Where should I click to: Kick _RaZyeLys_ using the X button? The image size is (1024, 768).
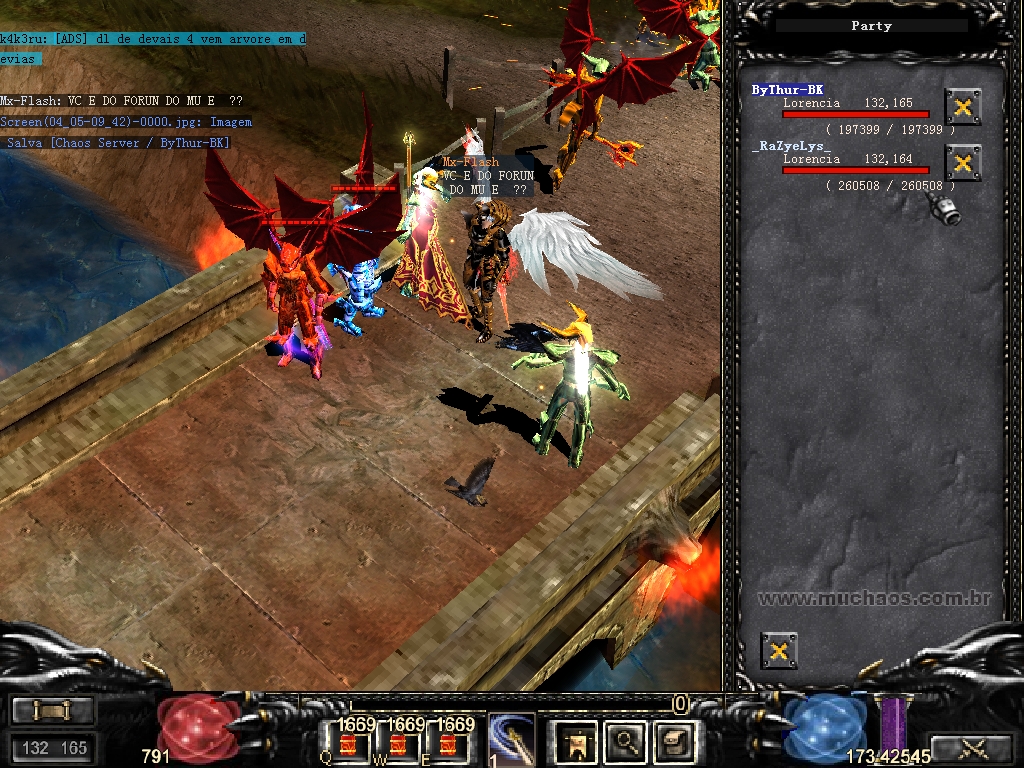(x=962, y=162)
